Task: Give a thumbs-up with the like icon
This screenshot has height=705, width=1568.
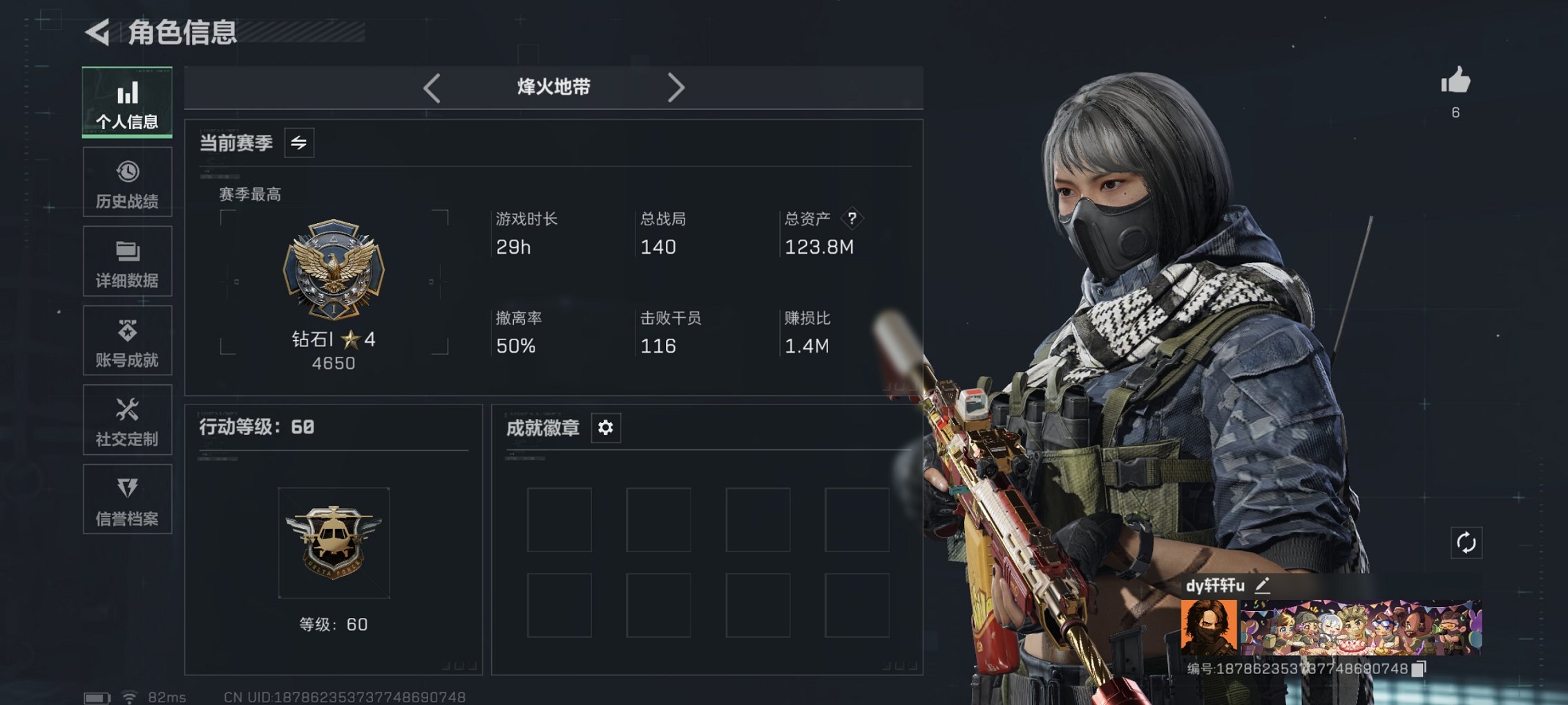Action: point(1455,83)
